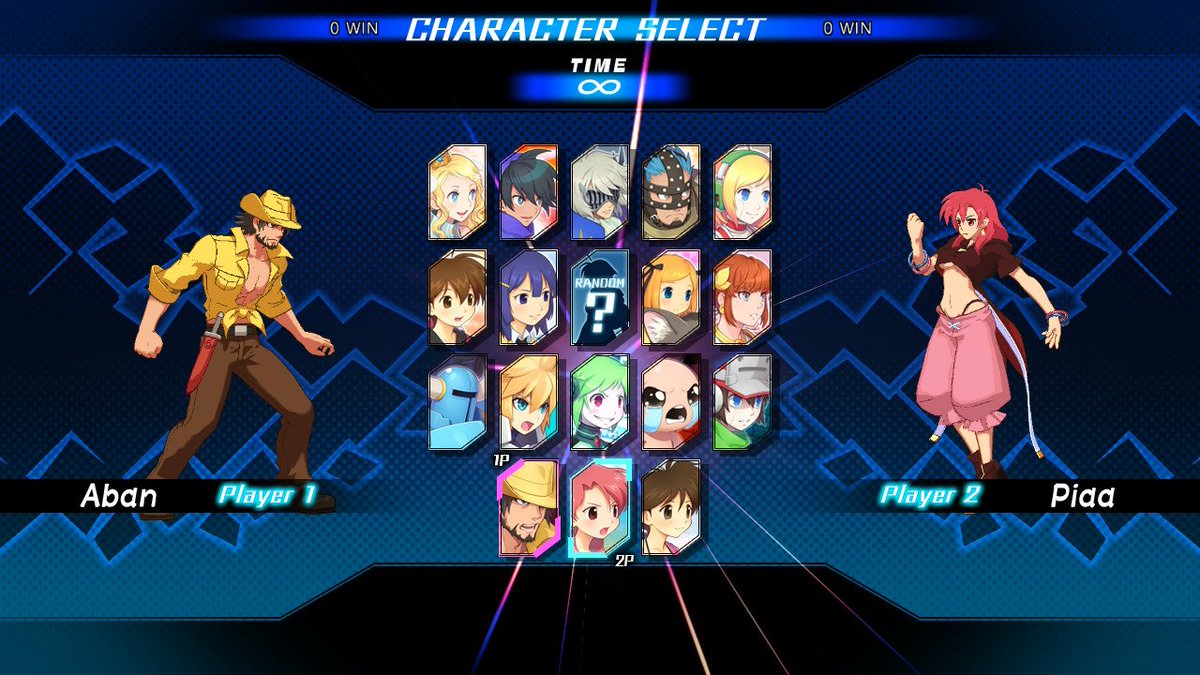Select the Random question-mark fighter tile
Image resolution: width=1200 pixels, height=675 pixels.
coord(600,297)
